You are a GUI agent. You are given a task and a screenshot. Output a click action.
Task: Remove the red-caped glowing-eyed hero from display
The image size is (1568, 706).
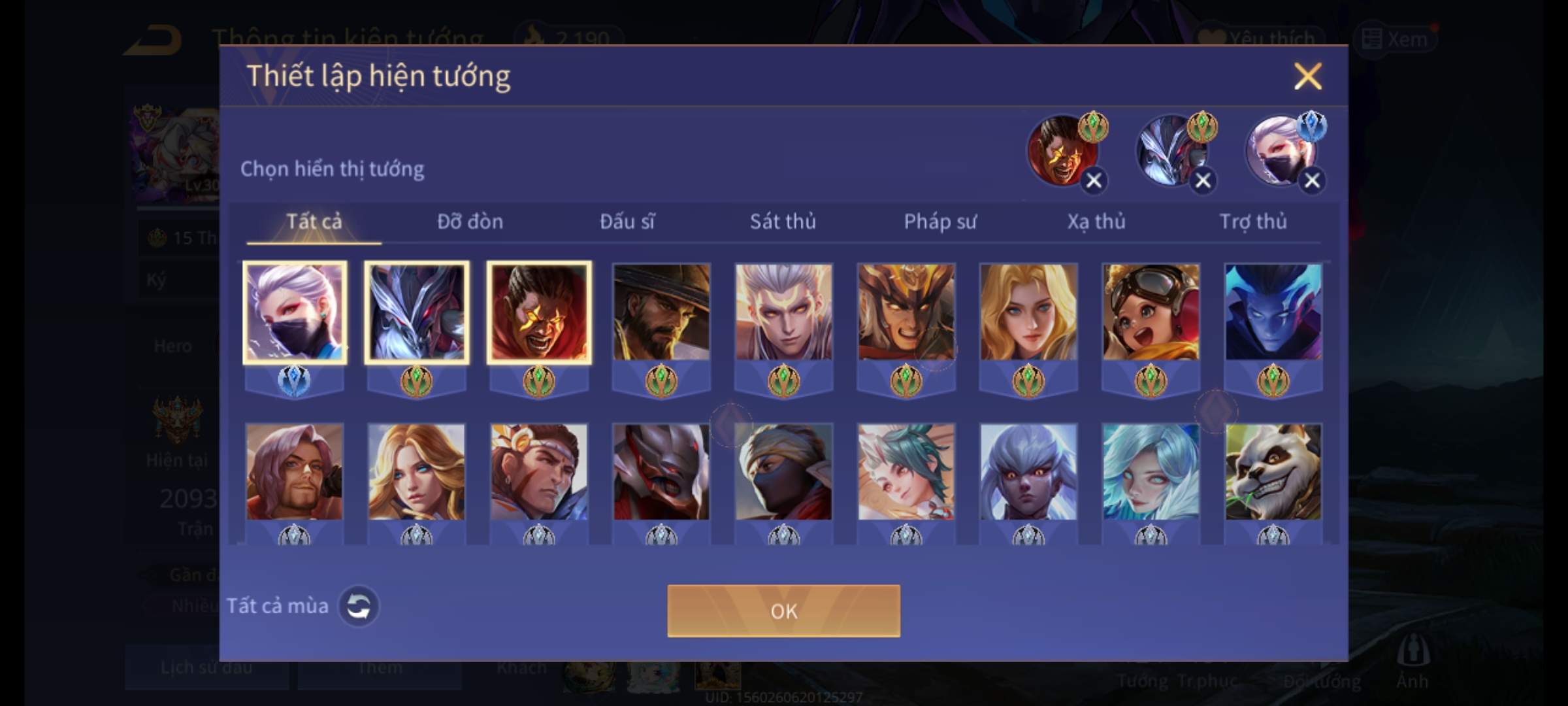tap(1094, 180)
